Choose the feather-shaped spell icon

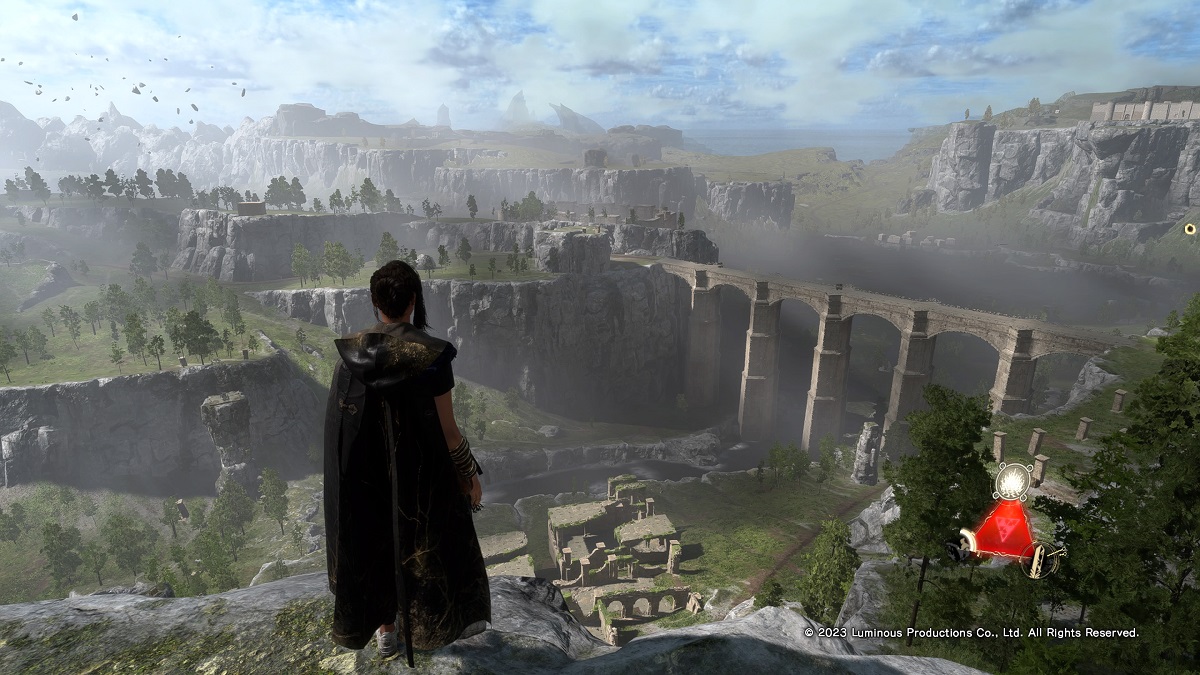[x=1040, y=558]
